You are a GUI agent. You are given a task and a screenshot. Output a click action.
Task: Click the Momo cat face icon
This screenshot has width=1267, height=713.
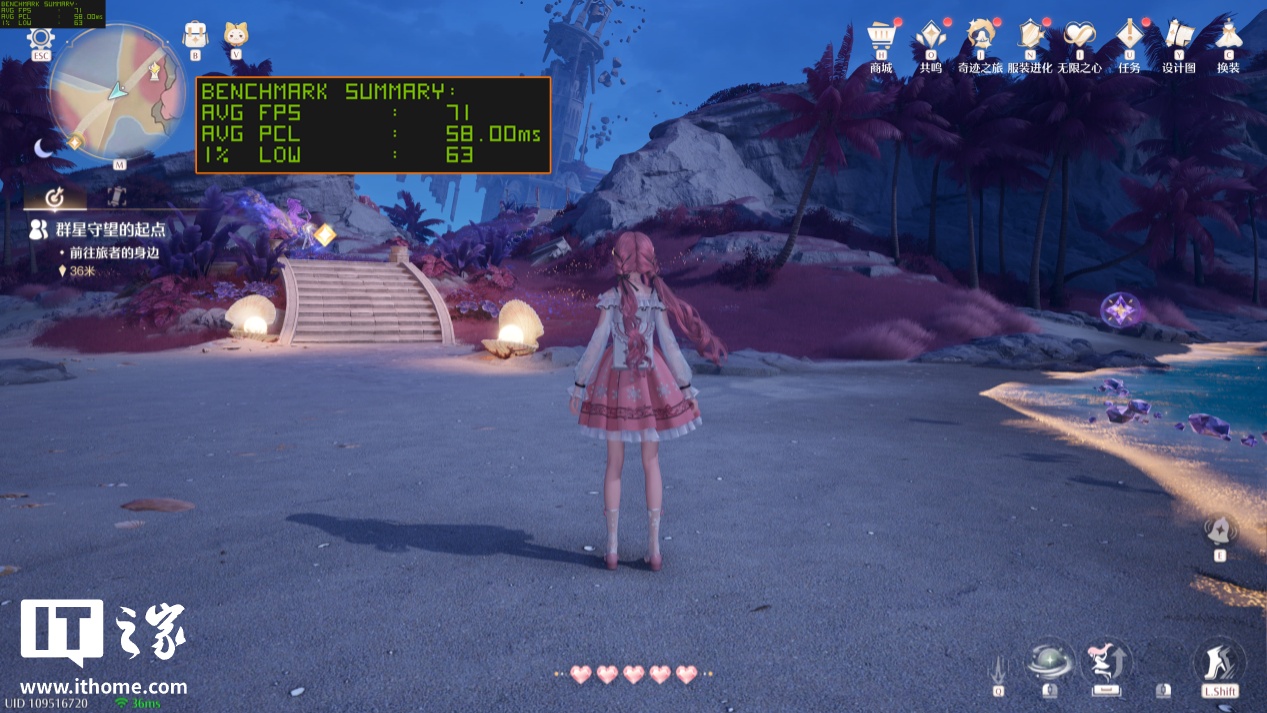click(237, 35)
